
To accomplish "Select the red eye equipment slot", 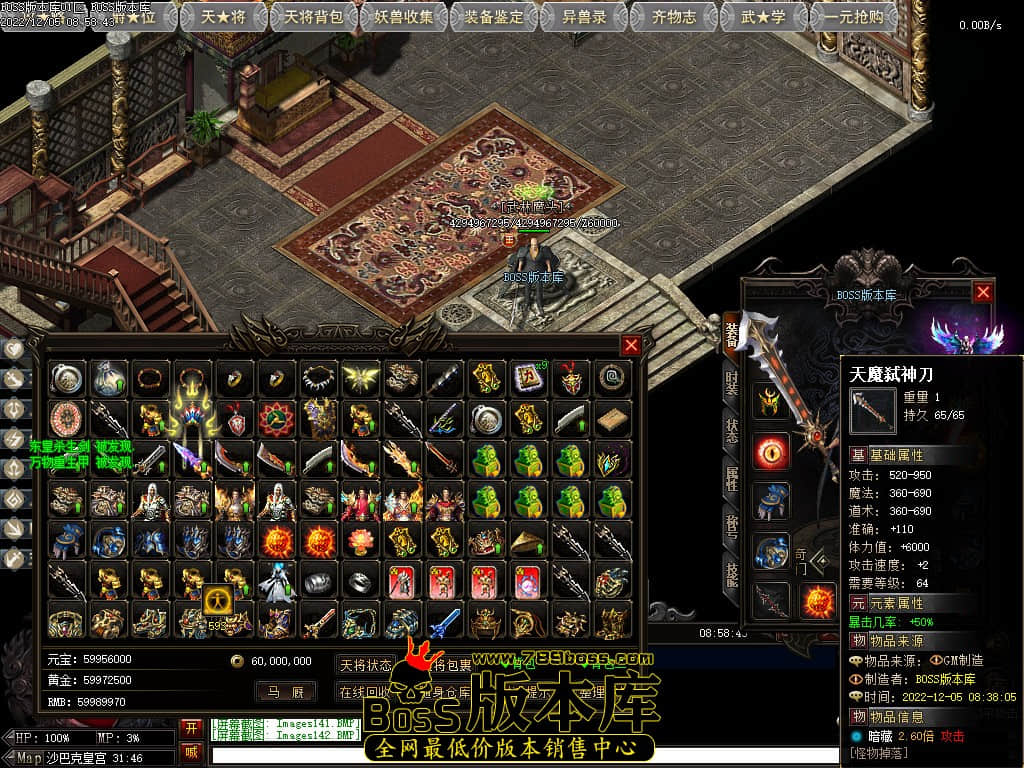I will tap(771, 451).
